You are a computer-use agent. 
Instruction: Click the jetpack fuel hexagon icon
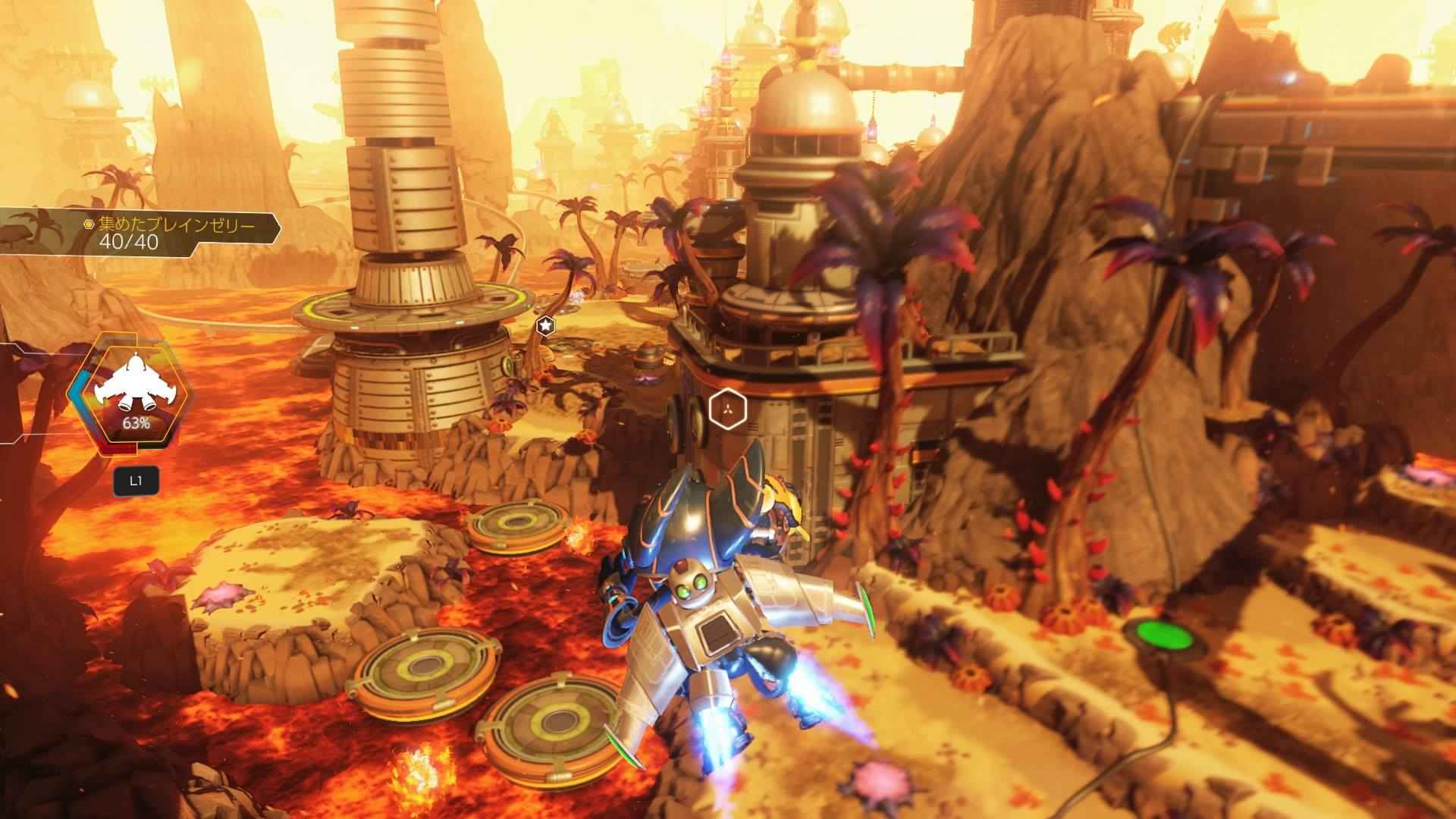130,397
